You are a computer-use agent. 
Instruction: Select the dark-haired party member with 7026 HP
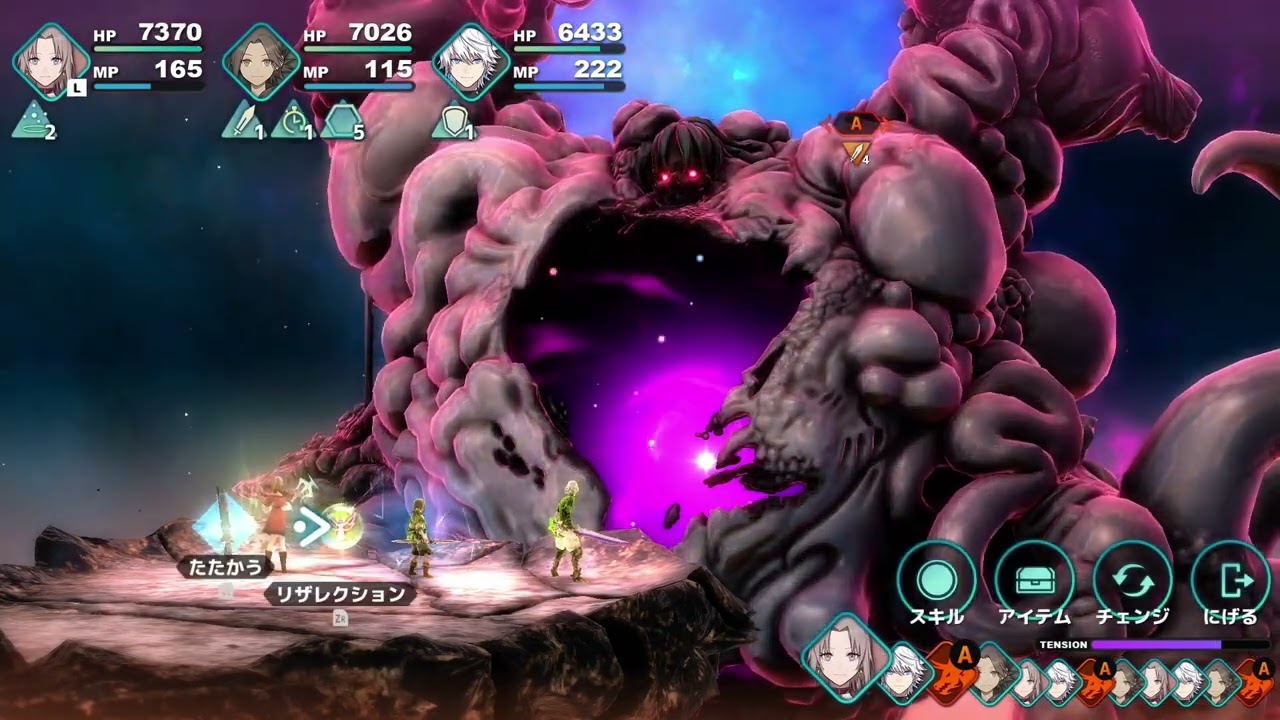coord(261,62)
